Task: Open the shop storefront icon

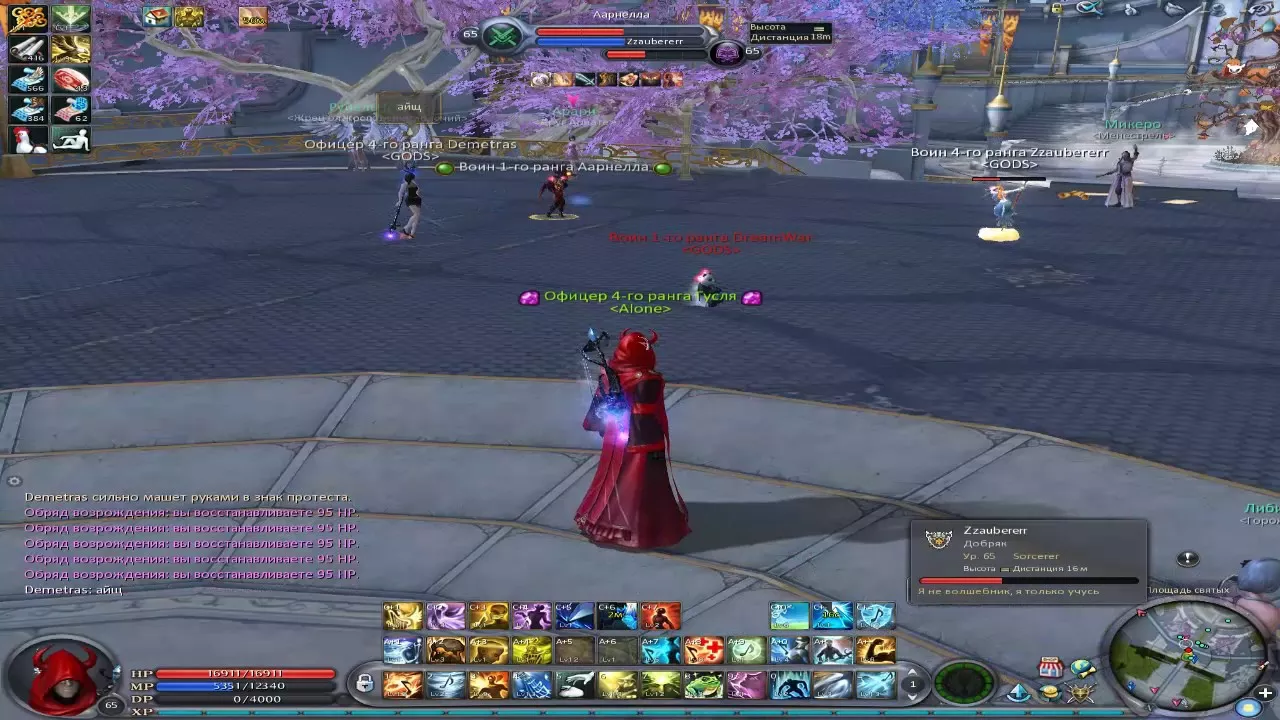Action: [x=1049, y=667]
